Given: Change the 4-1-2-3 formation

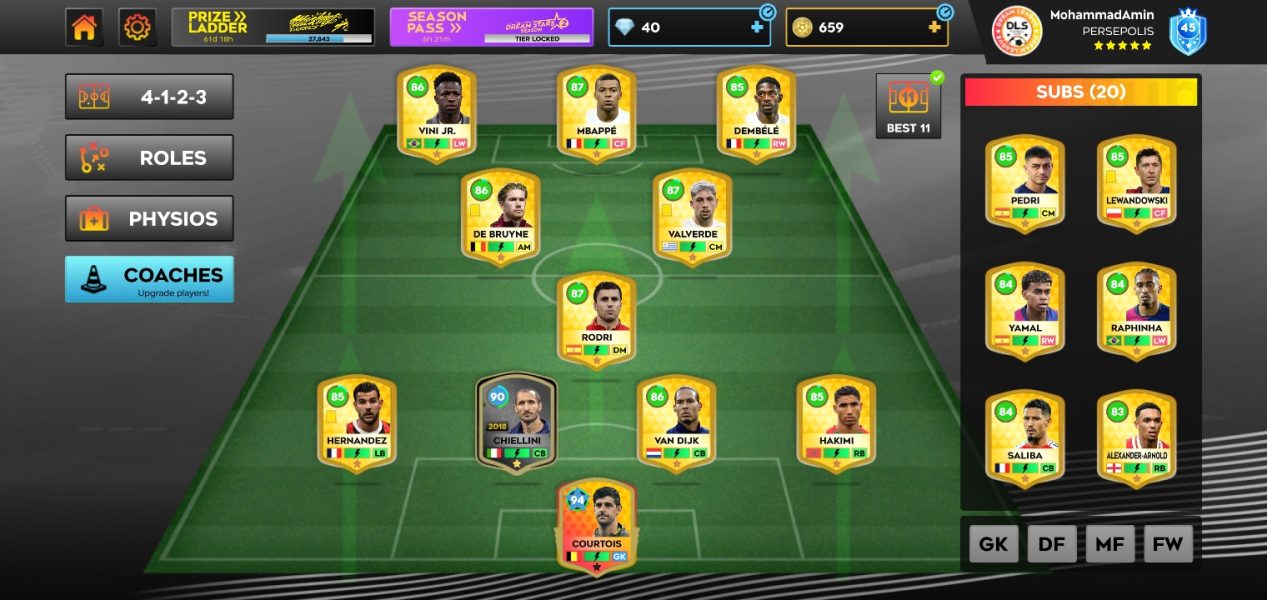Looking at the screenshot, I should point(149,97).
